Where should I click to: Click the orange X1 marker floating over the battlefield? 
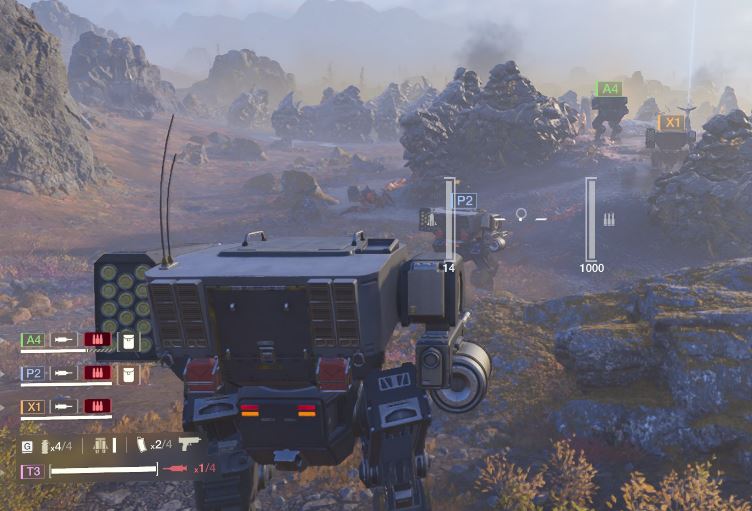point(672,122)
